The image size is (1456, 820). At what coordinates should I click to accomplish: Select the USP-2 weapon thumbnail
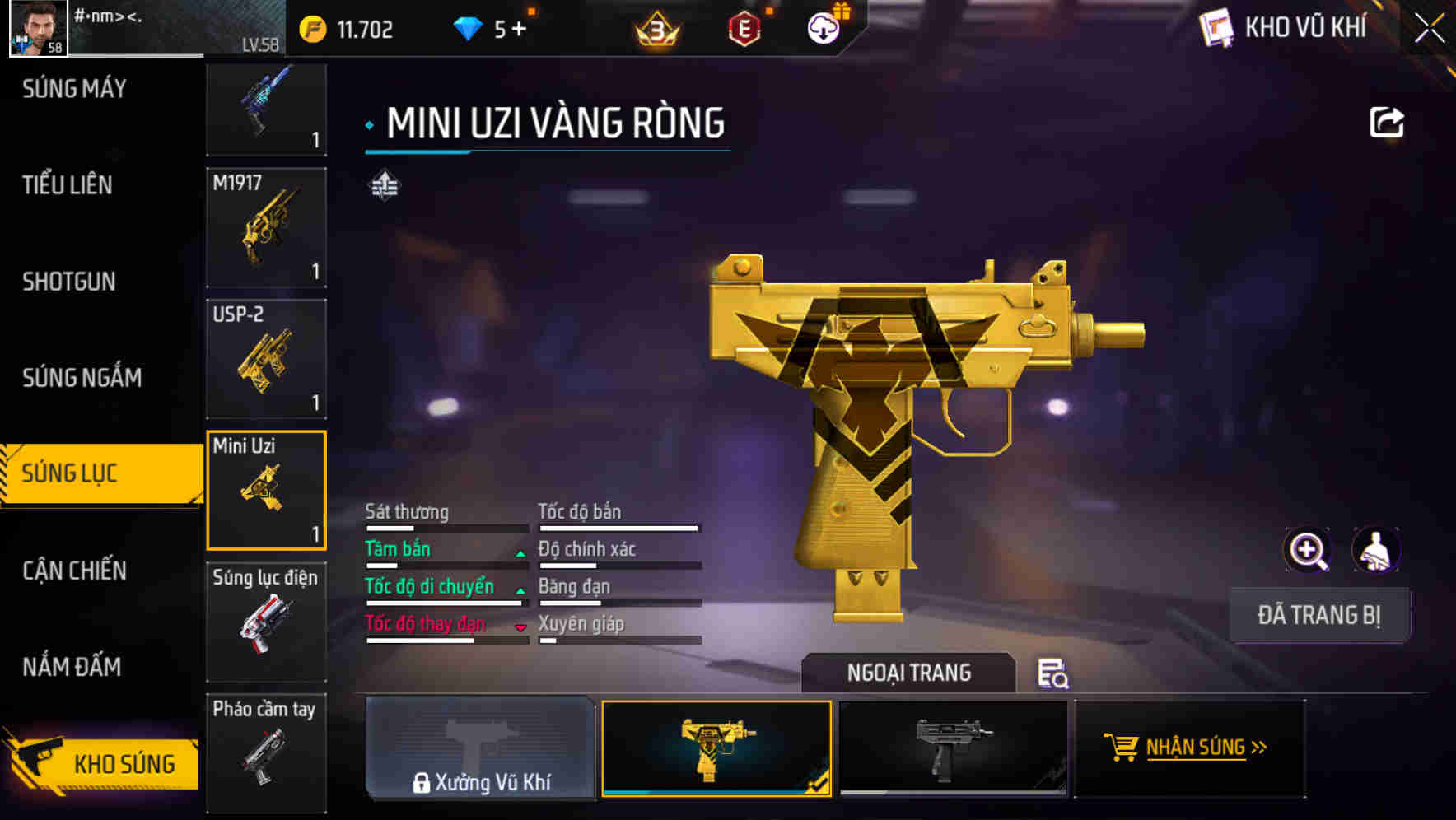coord(265,358)
